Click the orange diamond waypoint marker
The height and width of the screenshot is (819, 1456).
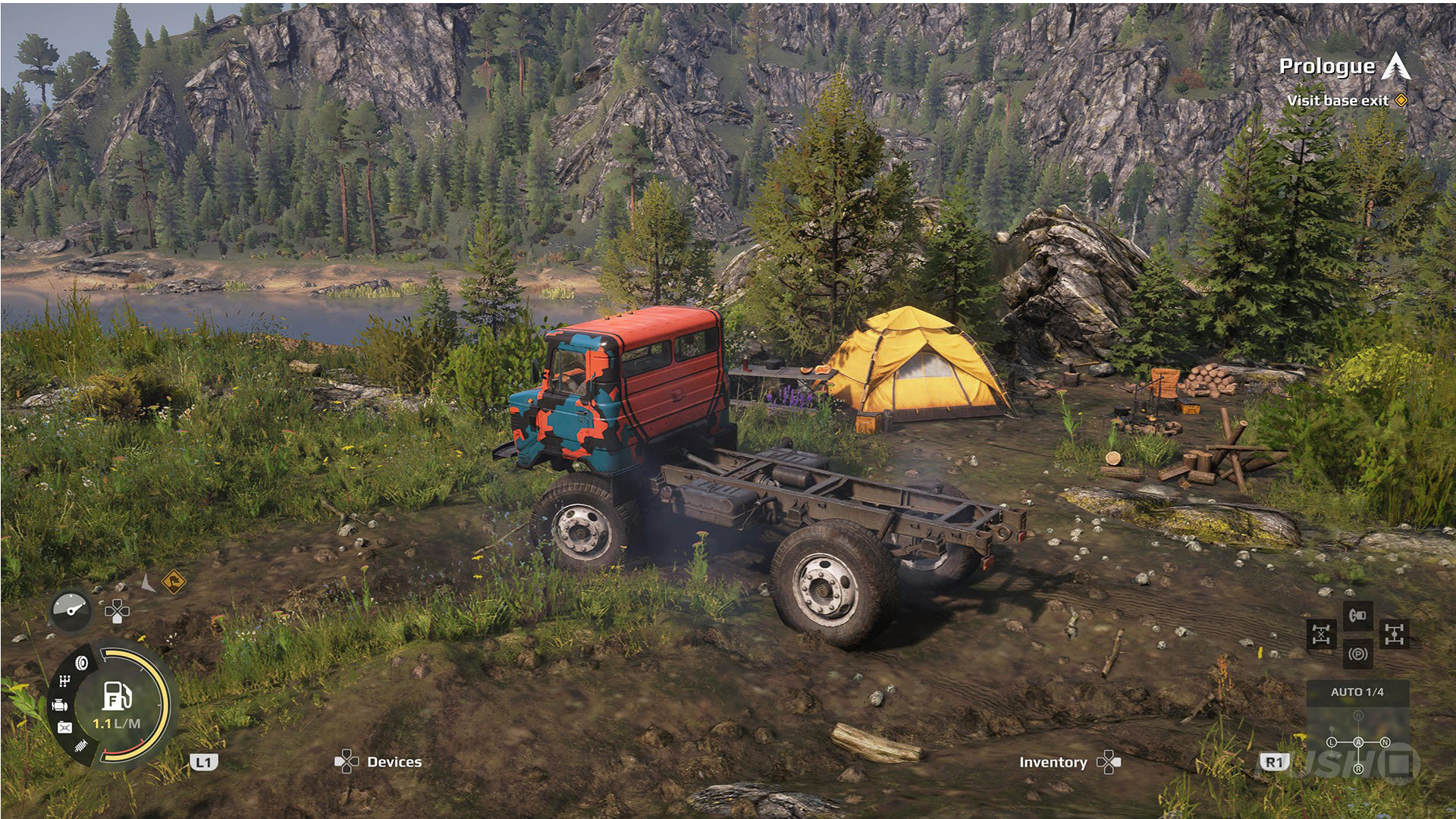(x=174, y=582)
